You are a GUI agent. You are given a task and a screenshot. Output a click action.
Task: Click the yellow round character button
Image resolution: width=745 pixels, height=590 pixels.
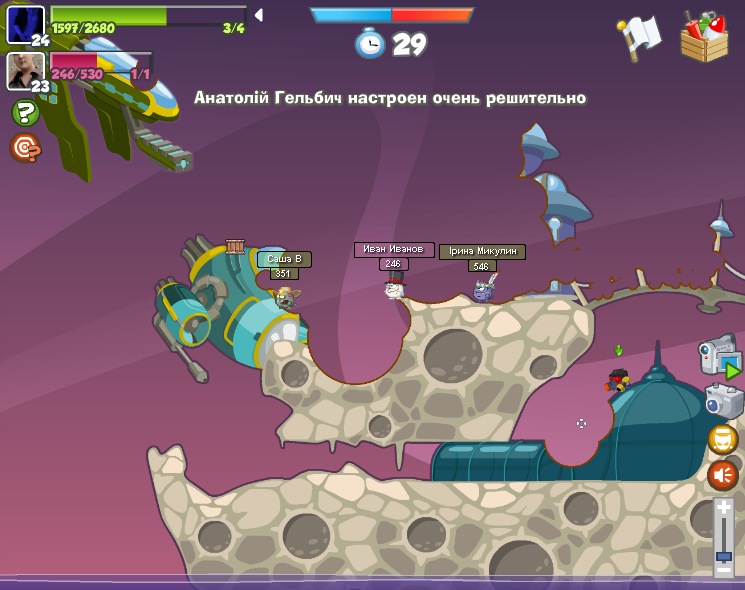point(722,439)
